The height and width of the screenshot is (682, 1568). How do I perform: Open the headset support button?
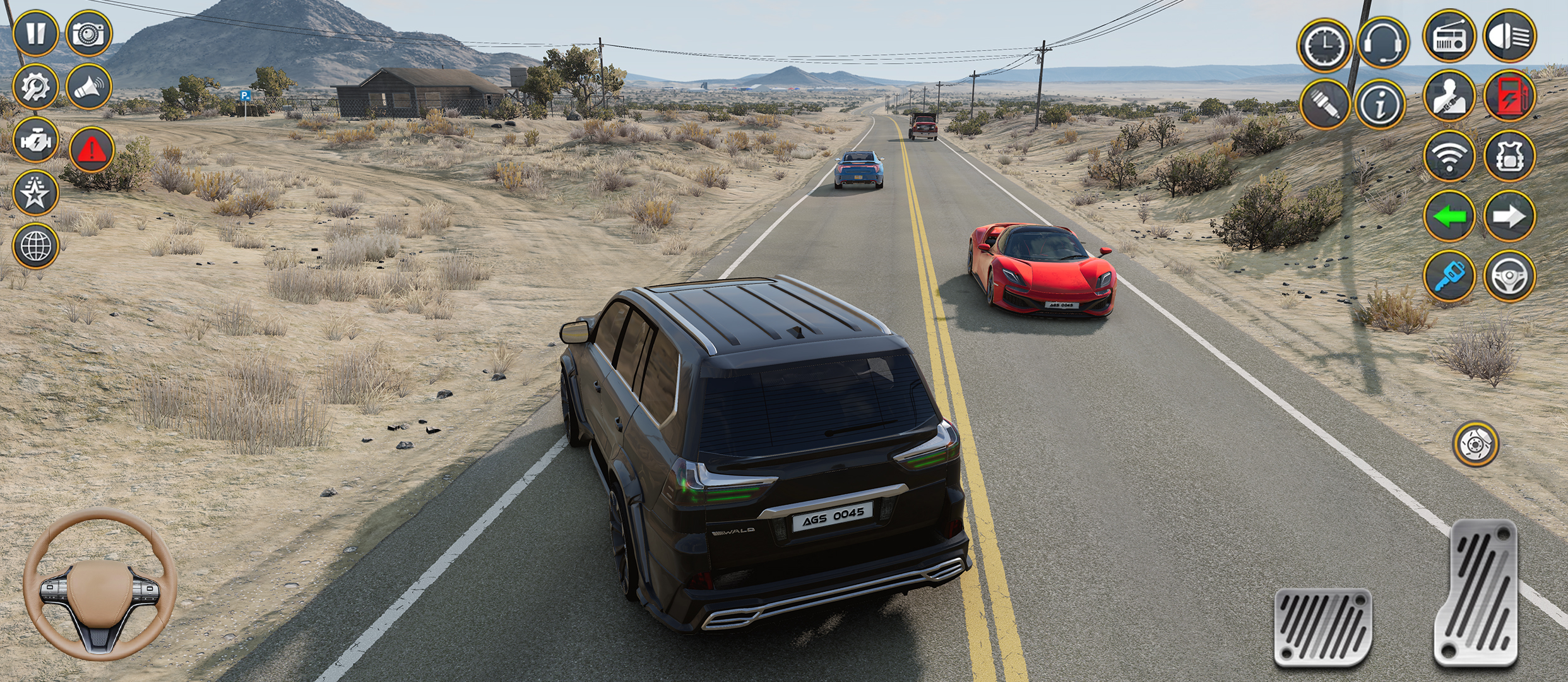click(x=1382, y=43)
